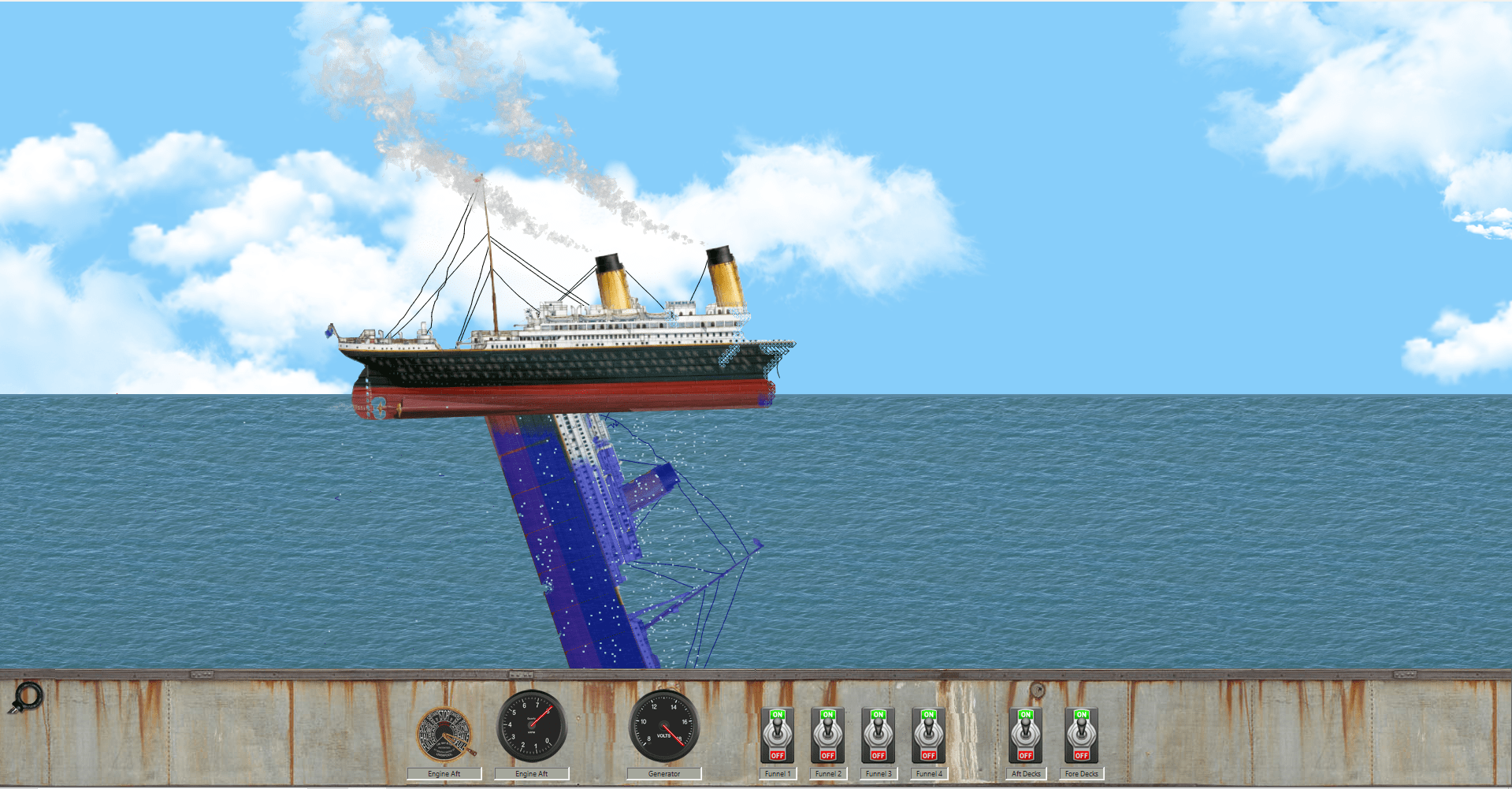Click the red OFF indicator below Funnel 4

928,754
